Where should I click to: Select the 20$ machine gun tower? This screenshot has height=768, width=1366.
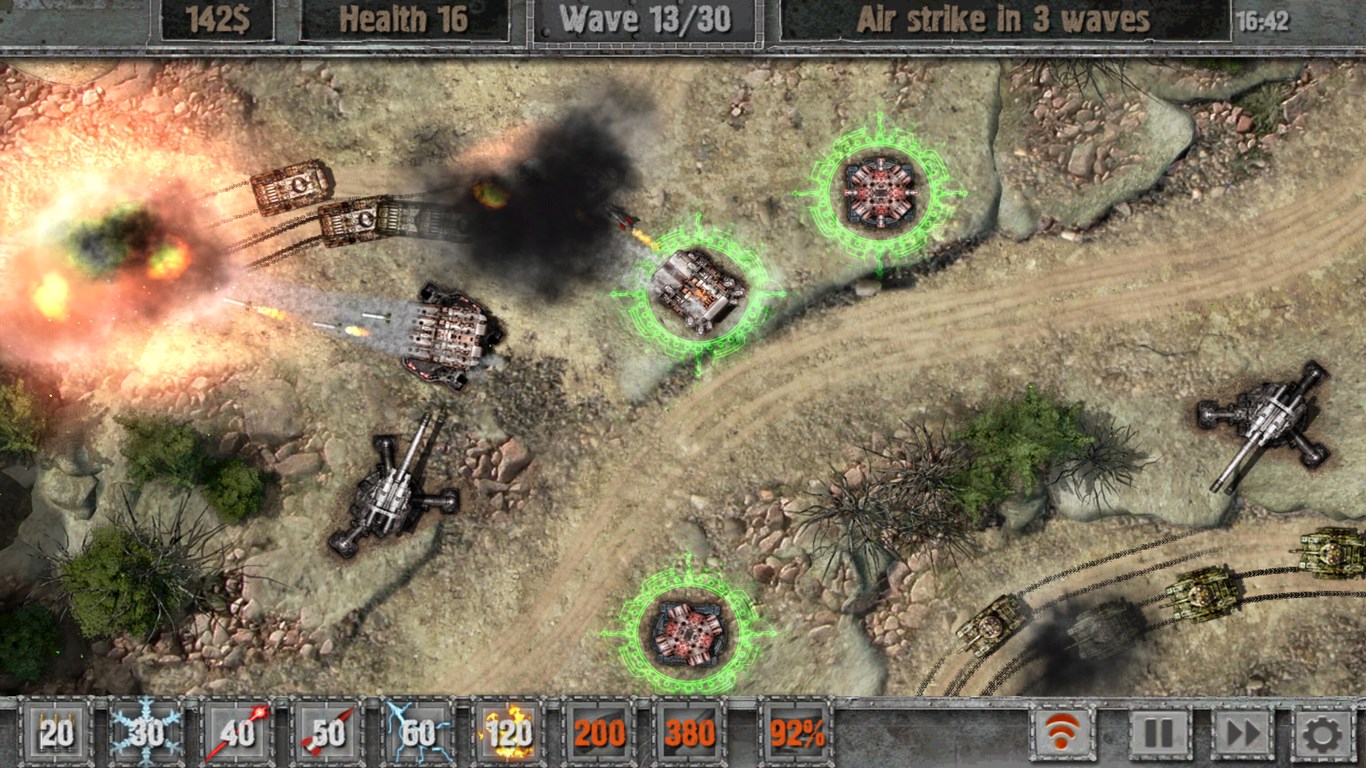(x=57, y=733)
